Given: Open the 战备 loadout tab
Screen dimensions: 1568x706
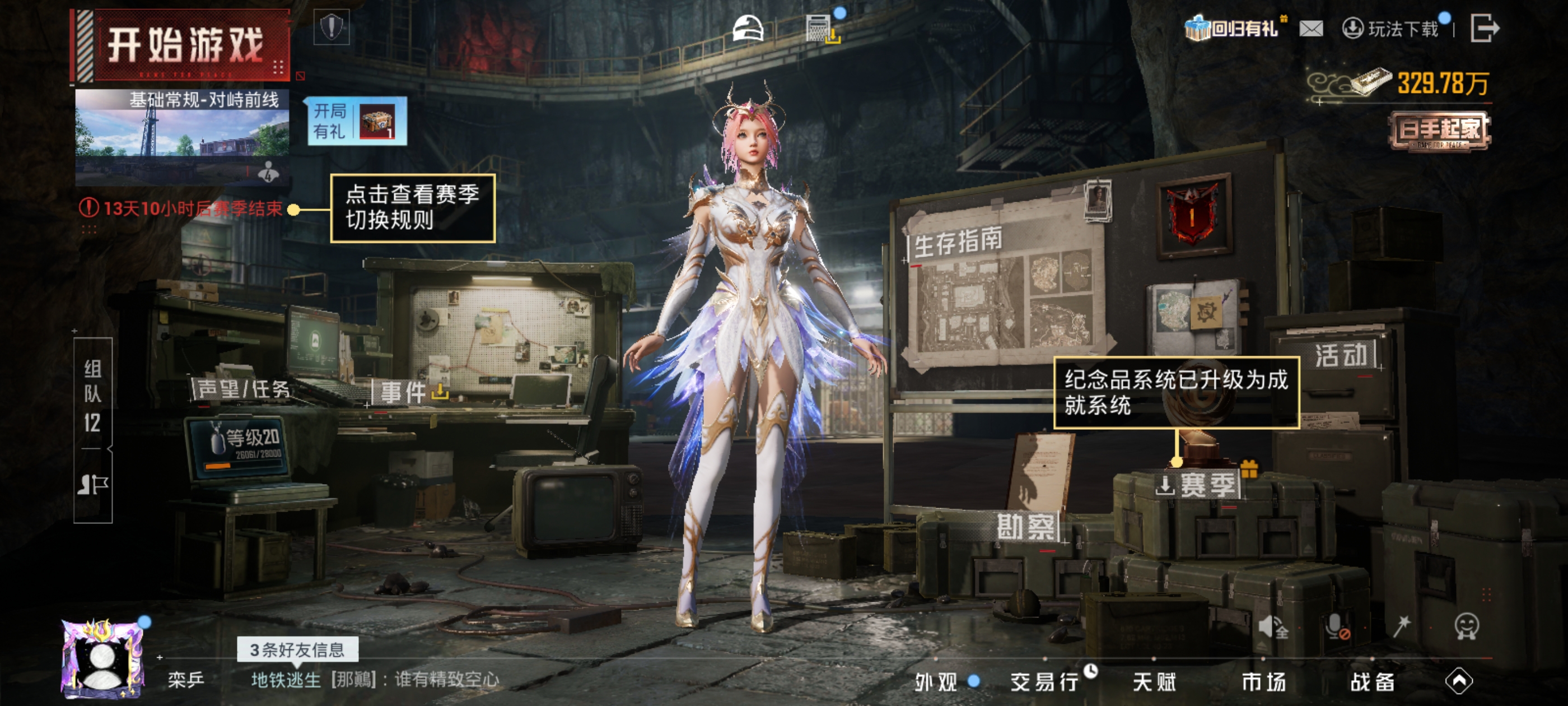Looking at the screenshot, I should coord(1373,682).
